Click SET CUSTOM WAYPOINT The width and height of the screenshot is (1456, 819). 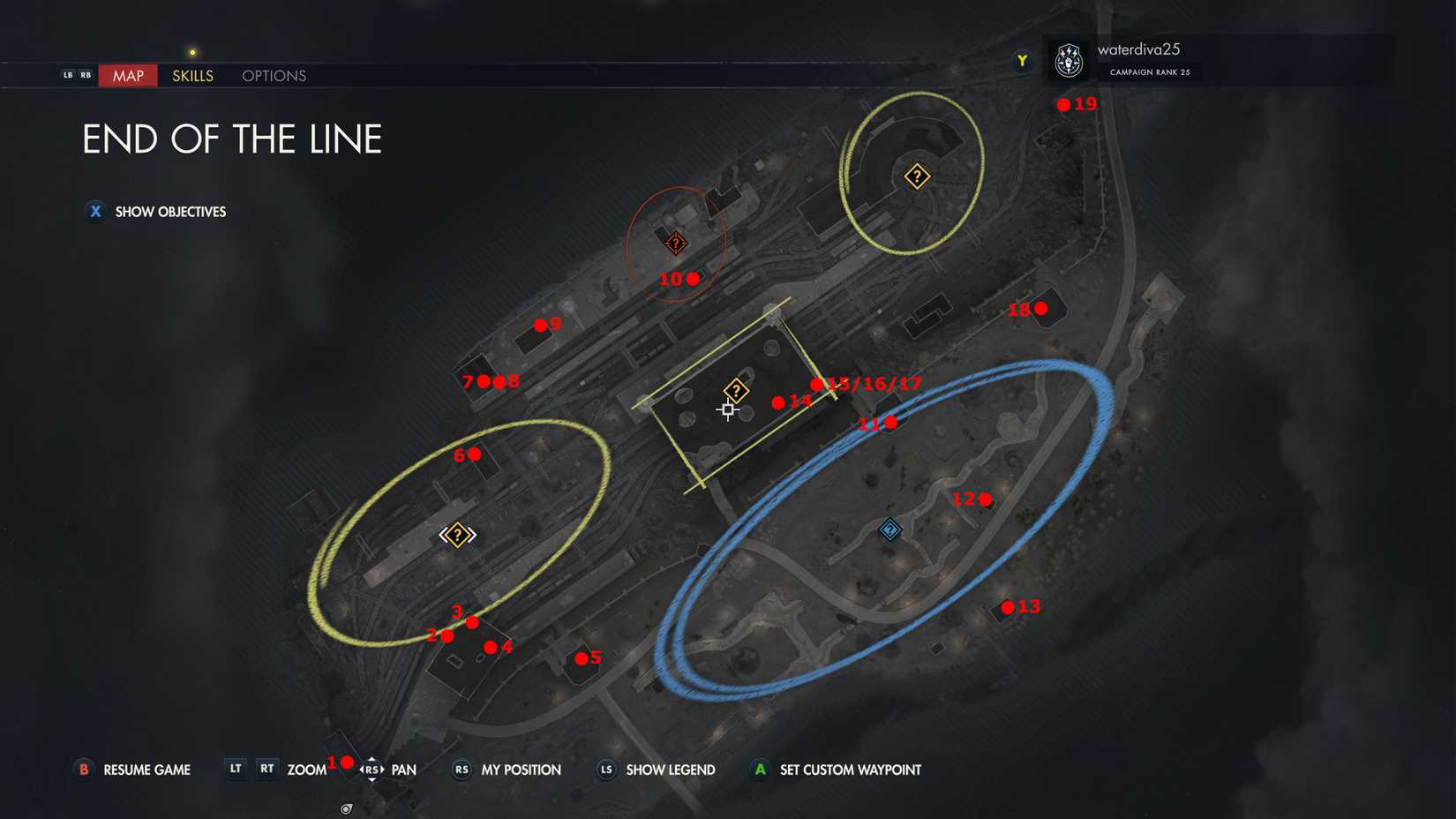click(x=849, y=770)
